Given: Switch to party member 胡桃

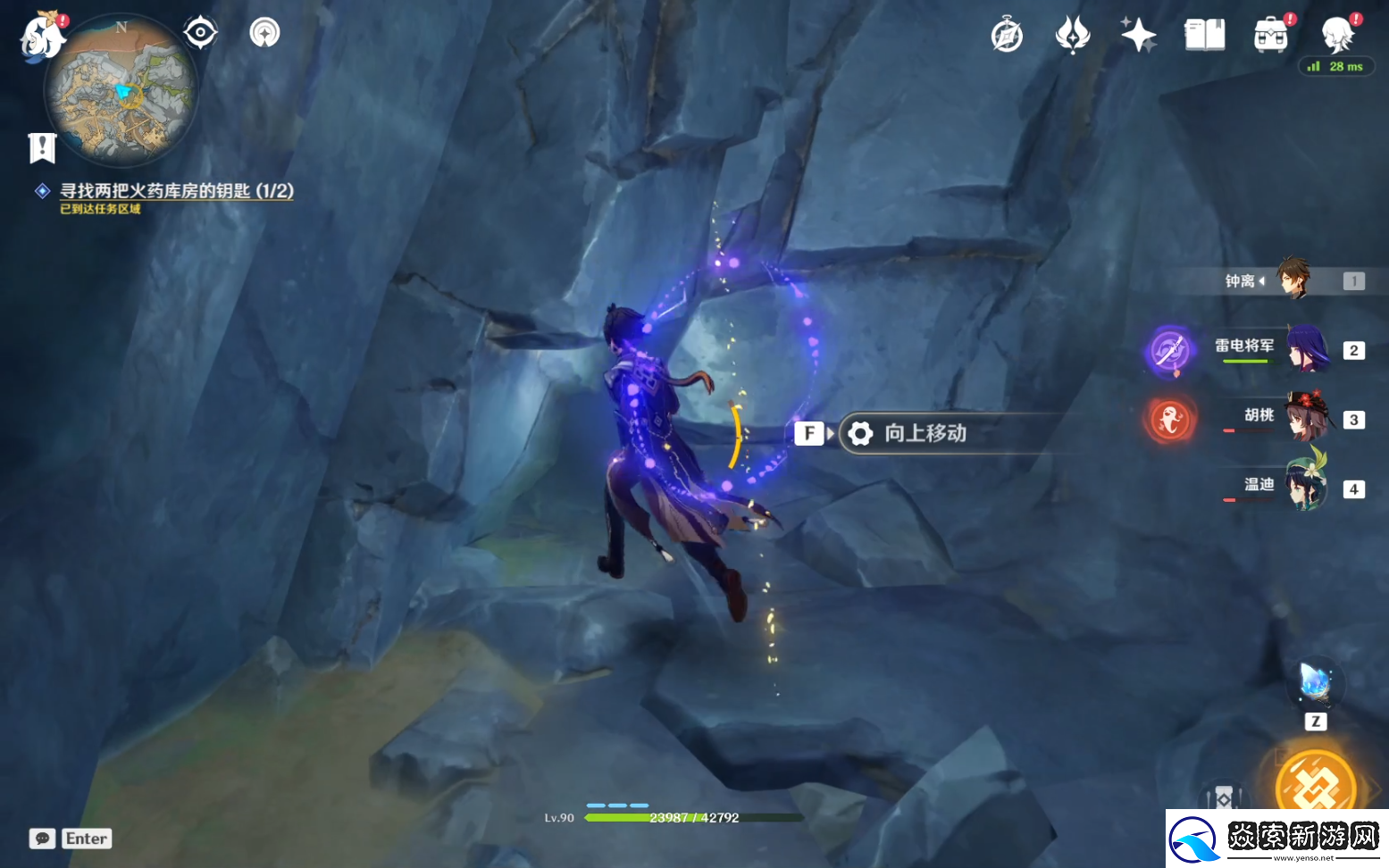Looking at the screenshot, I should pyautogui.click(x=1306, y=418).
